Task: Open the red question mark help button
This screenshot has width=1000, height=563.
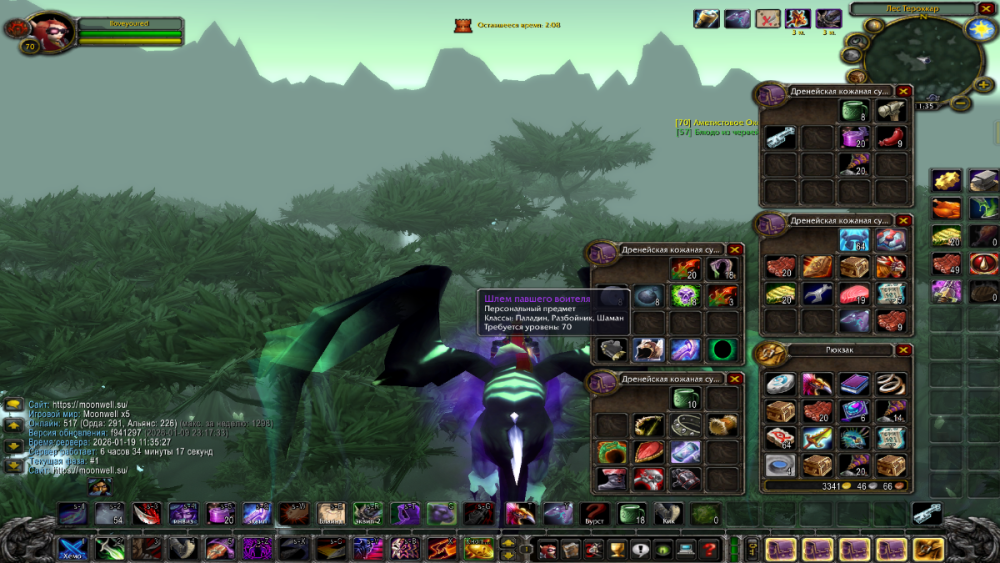Action: pos(709,549)
